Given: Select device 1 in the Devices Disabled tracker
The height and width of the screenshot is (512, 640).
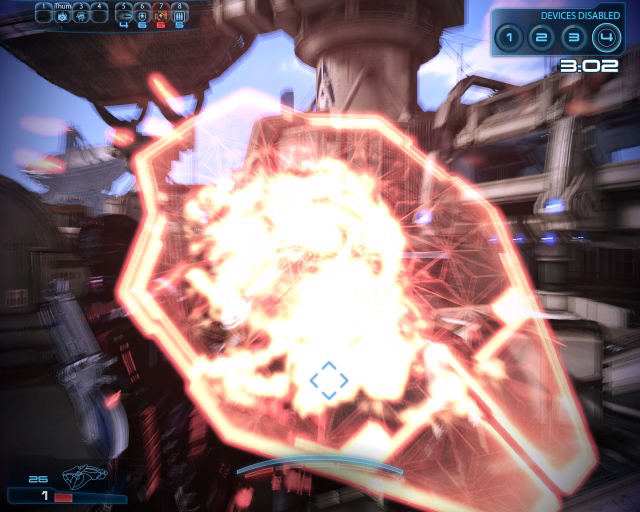Looking at the screenshot, I should pyautogui.click(x=509, y=39).
